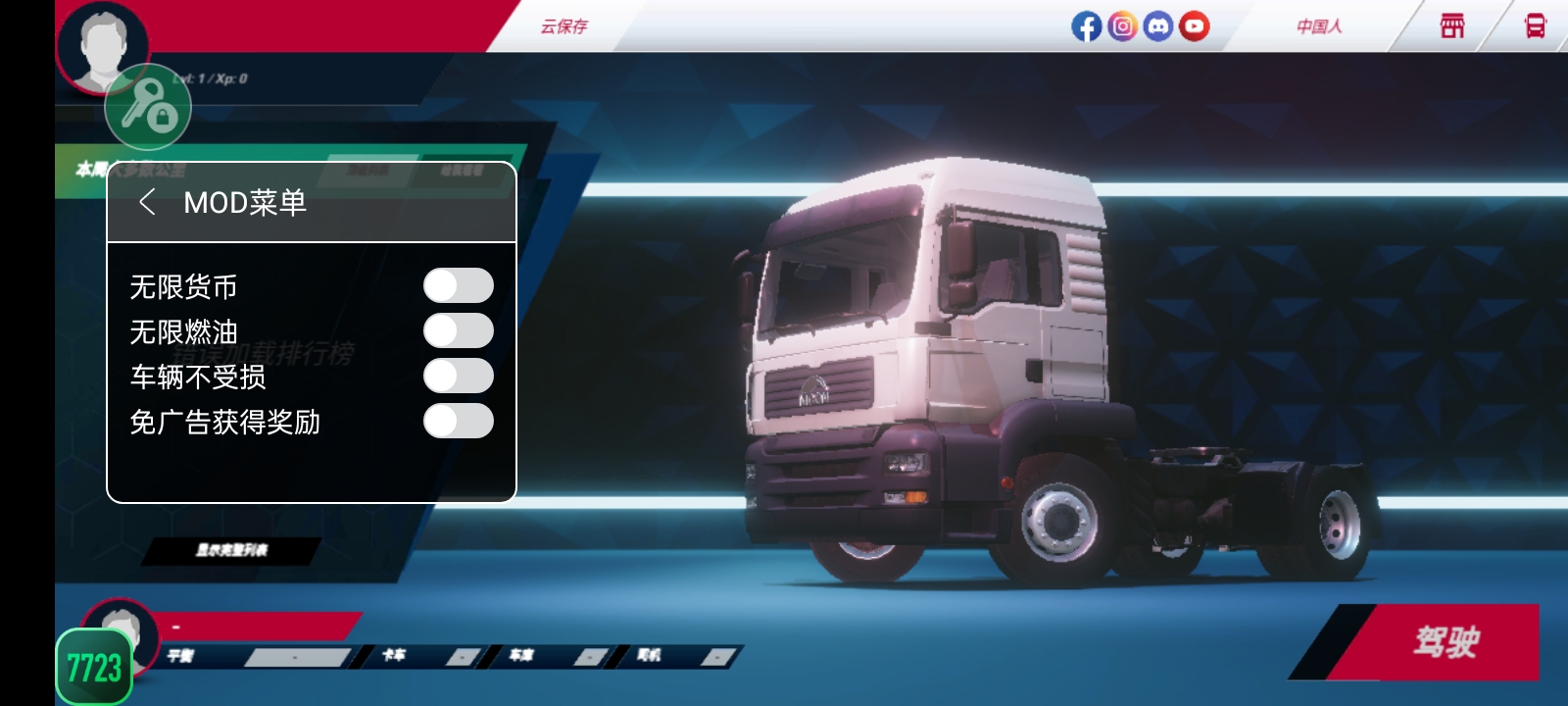Turn on 免广告获得奖励
Image resolution: width=1568 pixels, height=706 pixels.
pos(460,421)
